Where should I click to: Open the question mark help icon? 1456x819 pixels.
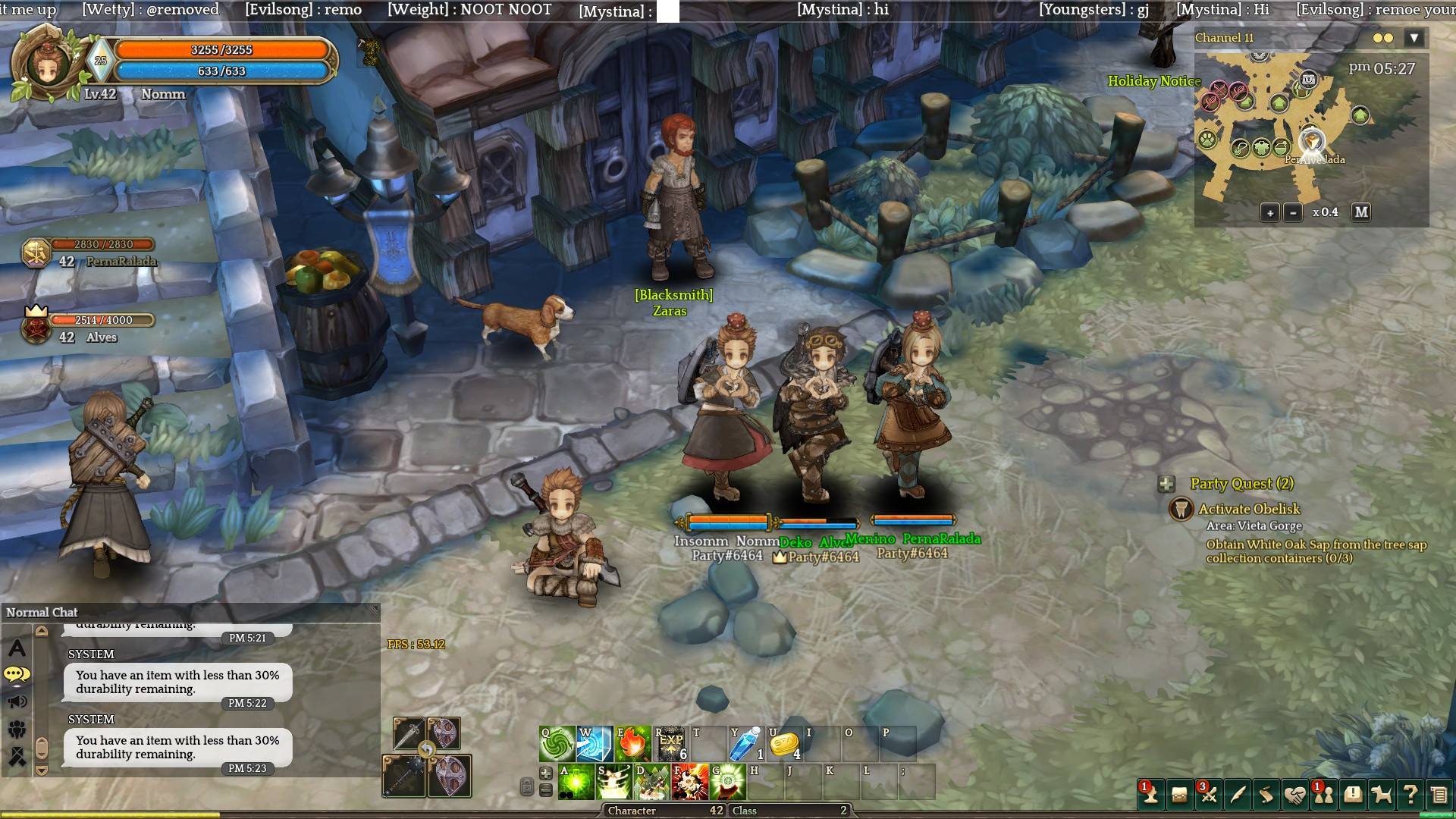pos(1410,794)
